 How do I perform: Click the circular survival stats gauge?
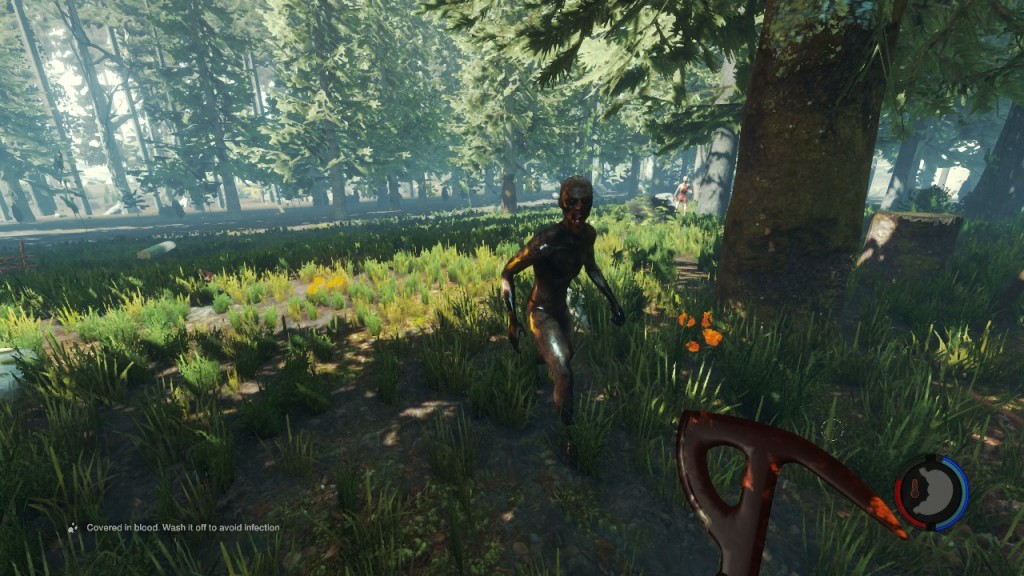pos(931,492)
